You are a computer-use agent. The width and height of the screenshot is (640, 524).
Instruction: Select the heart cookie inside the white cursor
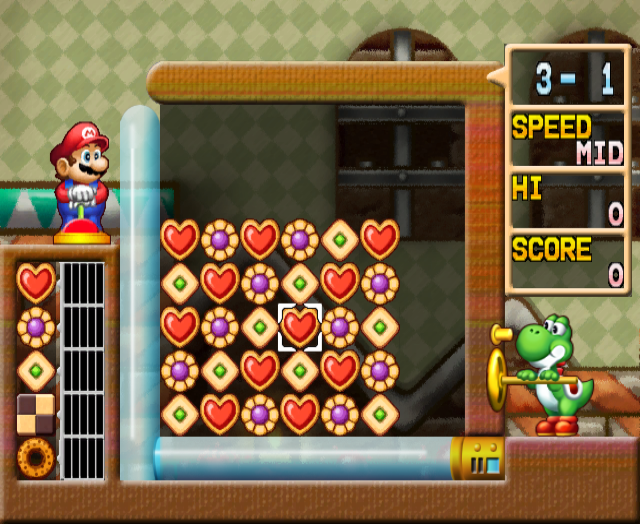(x=300, y=327)
